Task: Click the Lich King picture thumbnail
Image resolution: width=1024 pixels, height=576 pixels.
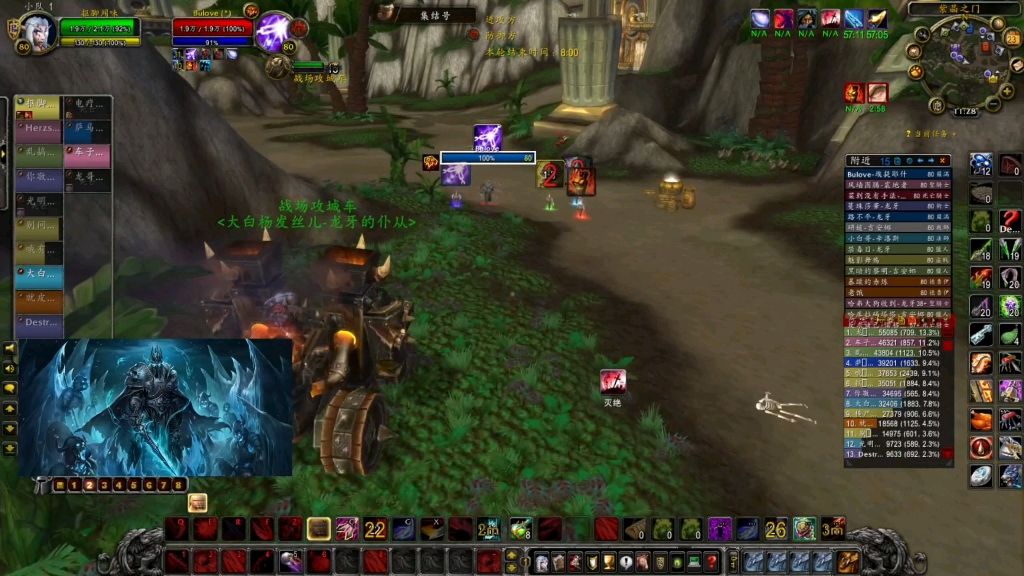Action: (x=155, y=407)
